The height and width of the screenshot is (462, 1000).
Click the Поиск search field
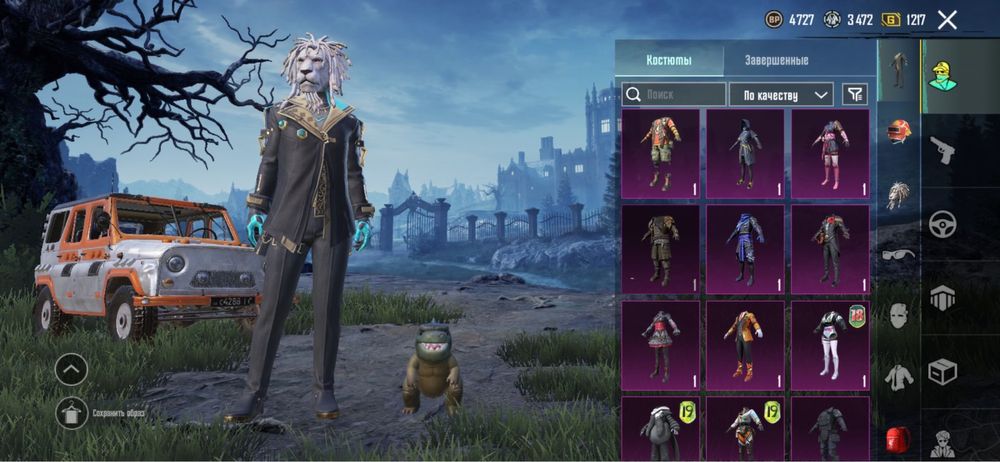click(674, 94)
